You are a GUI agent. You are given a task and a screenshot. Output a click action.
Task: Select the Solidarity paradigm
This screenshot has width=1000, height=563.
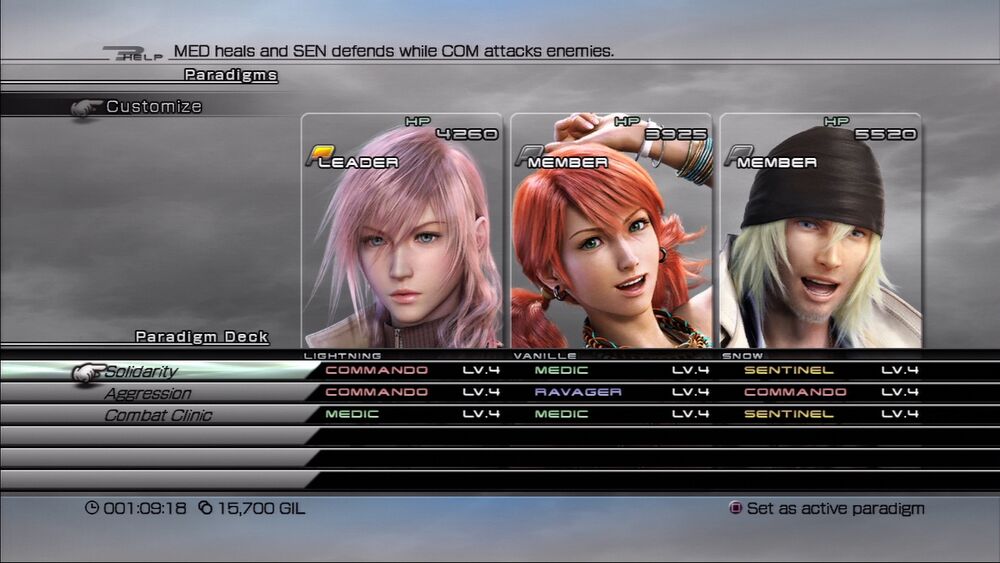141,371
